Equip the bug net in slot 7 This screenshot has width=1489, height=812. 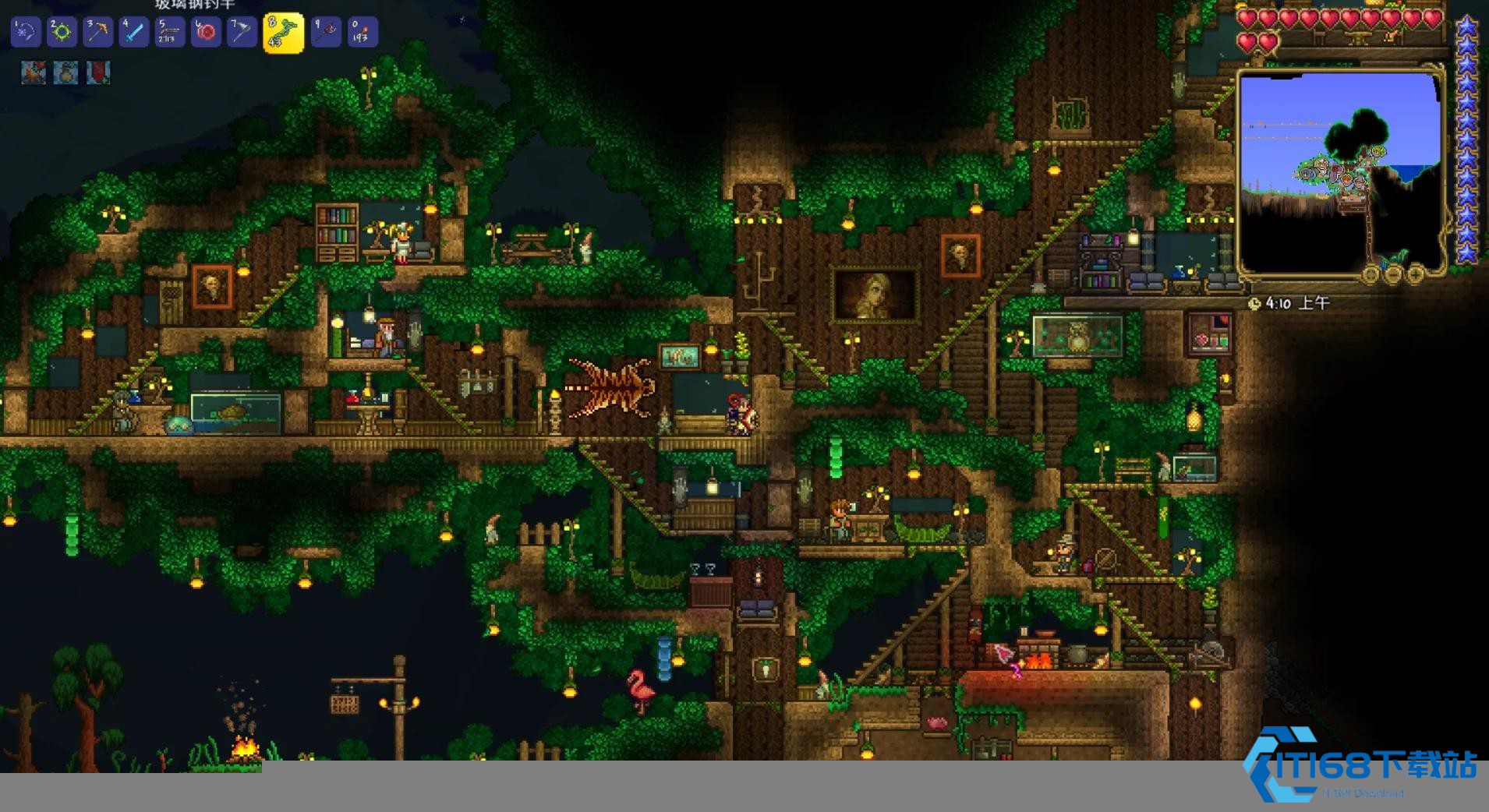[x=242, y=33]
